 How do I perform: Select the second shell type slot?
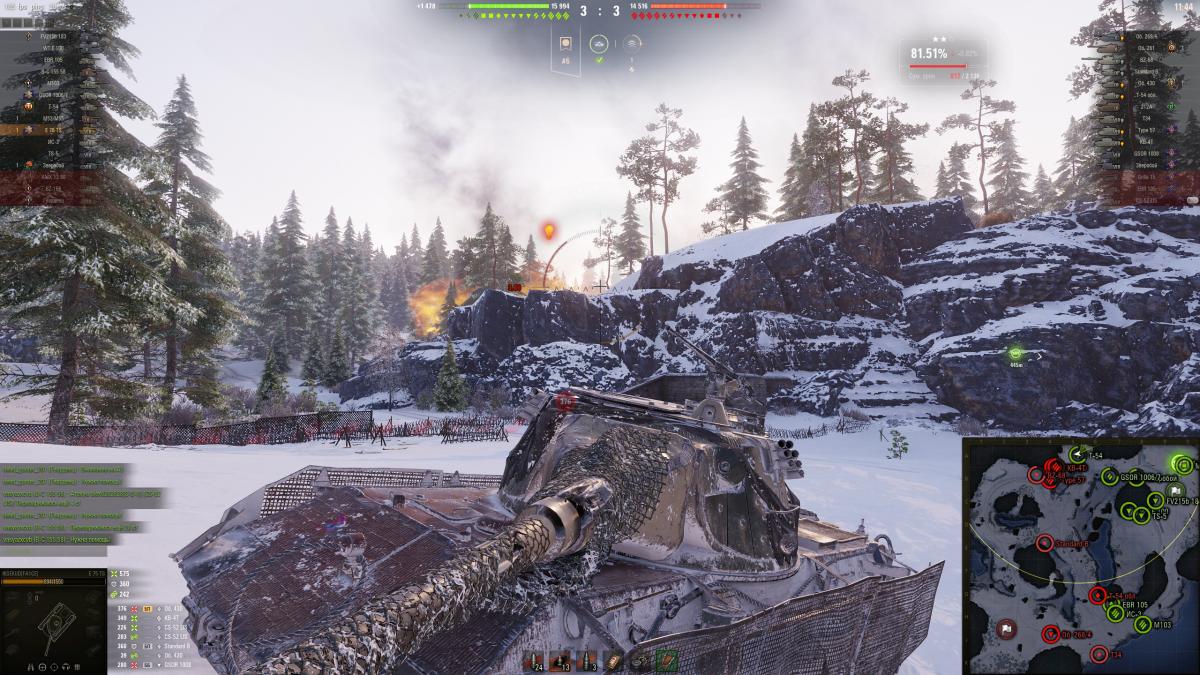pos(562,659)
